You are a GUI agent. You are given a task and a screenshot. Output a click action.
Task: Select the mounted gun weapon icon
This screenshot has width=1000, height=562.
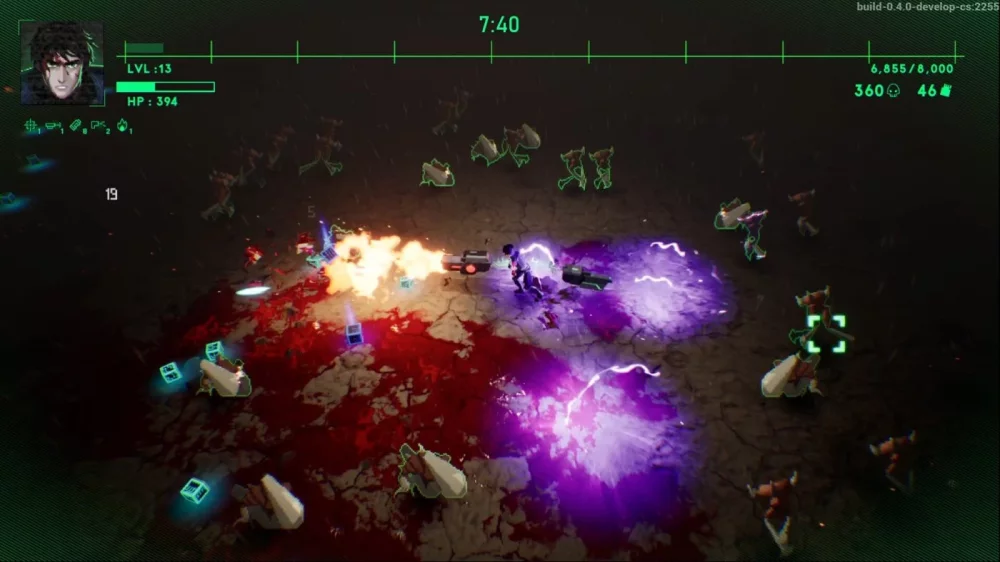point(53,126)
